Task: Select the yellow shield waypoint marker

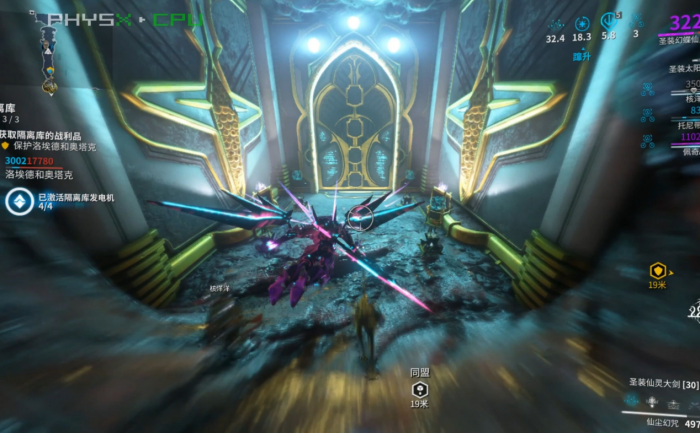Action: [x=657, y=270]
